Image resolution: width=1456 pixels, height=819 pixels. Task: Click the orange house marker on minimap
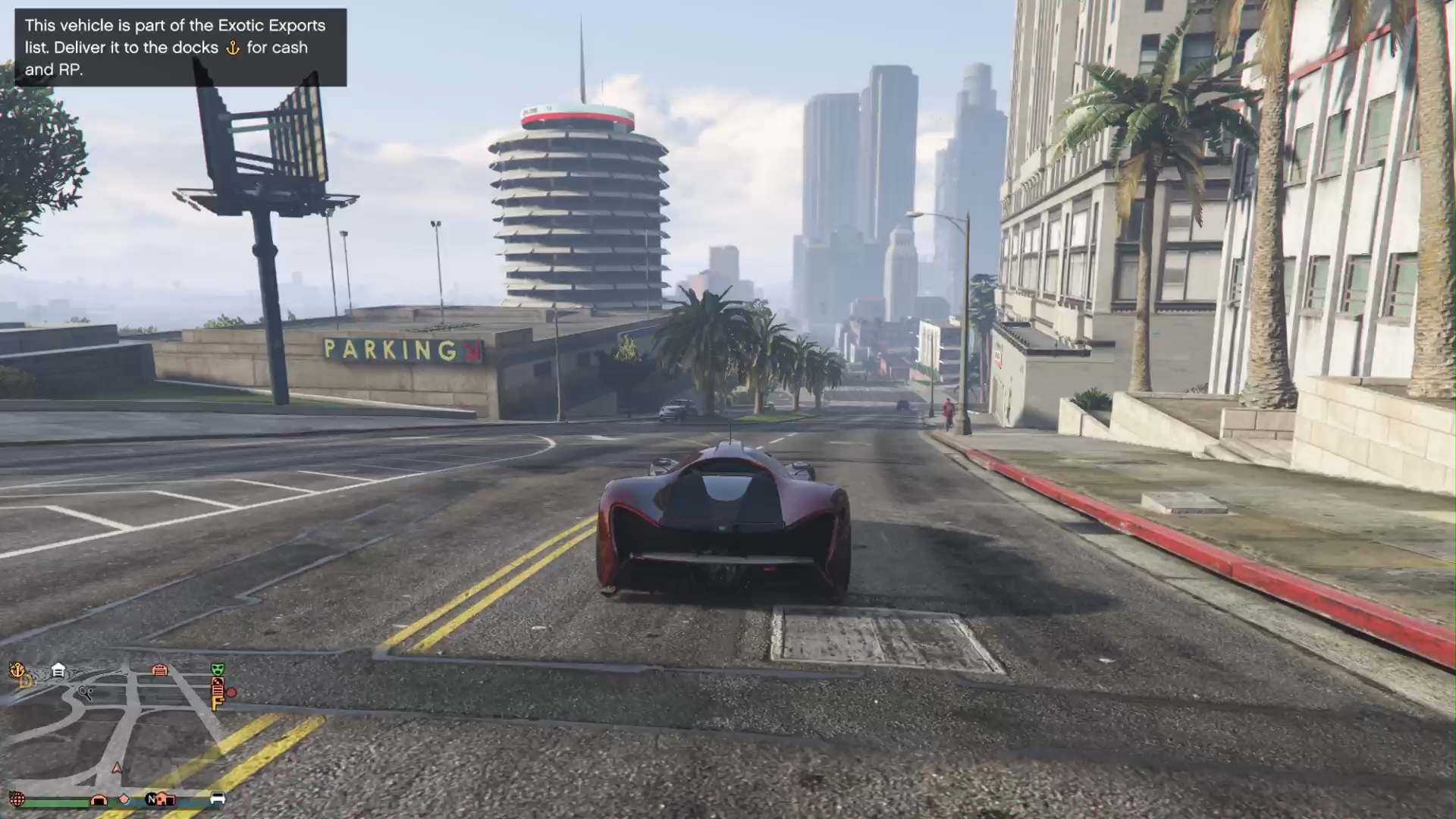coord(167,799)
